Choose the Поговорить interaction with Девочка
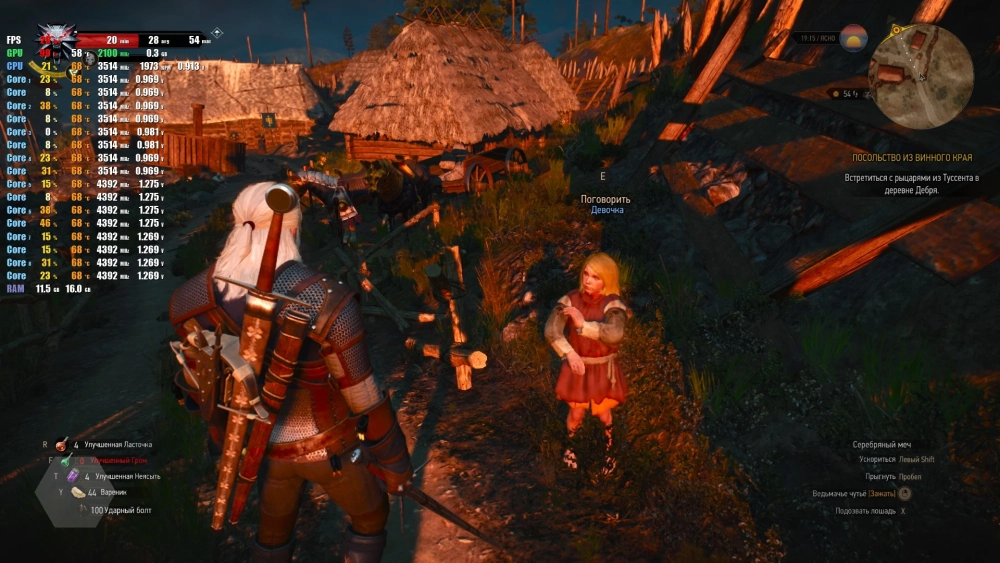1000x563 pixels. coord(605,199)
